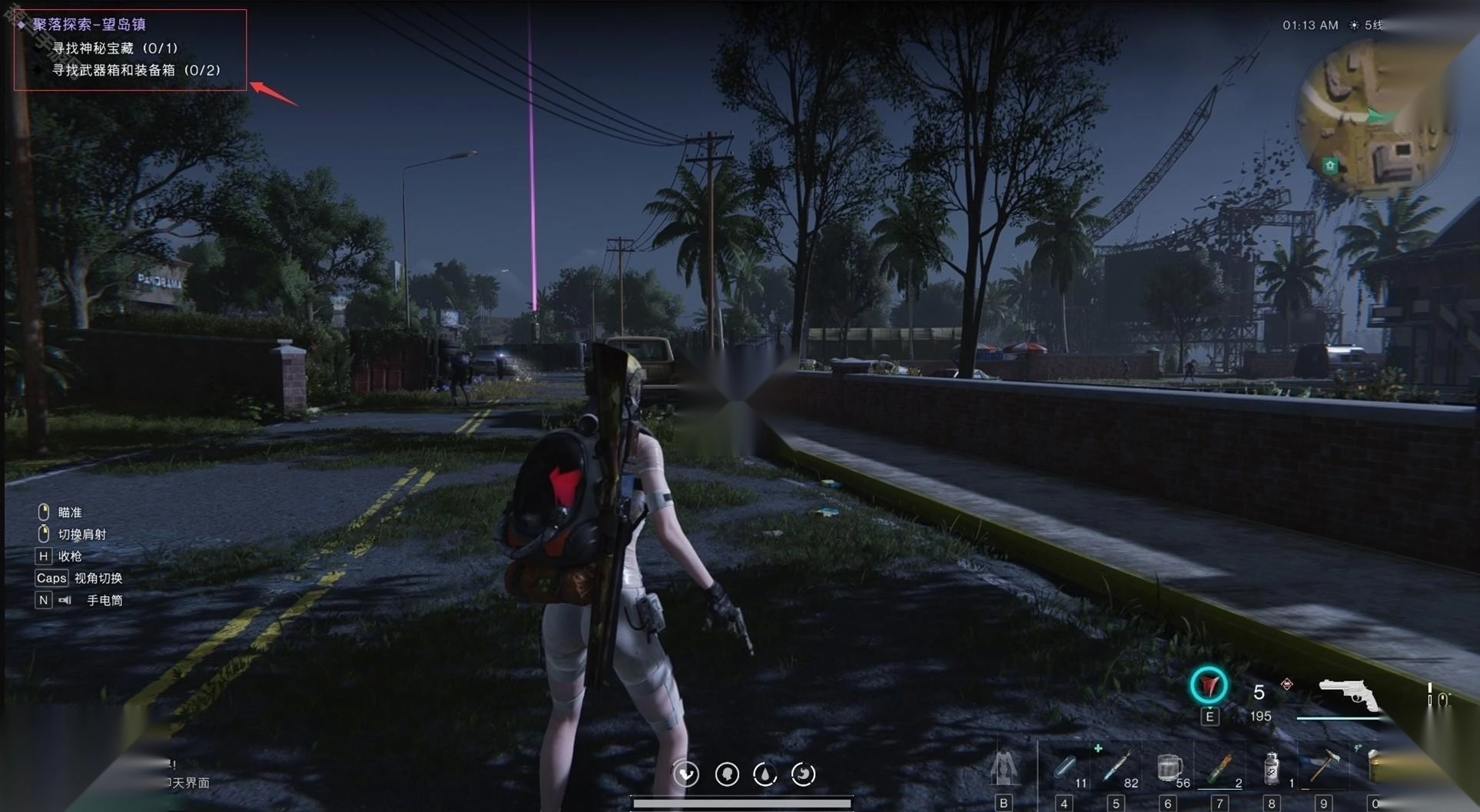This screenshot has width=1480, height=812.
Task: Select the 寻找武器箱和装备箱 objective
Action: 135,71
